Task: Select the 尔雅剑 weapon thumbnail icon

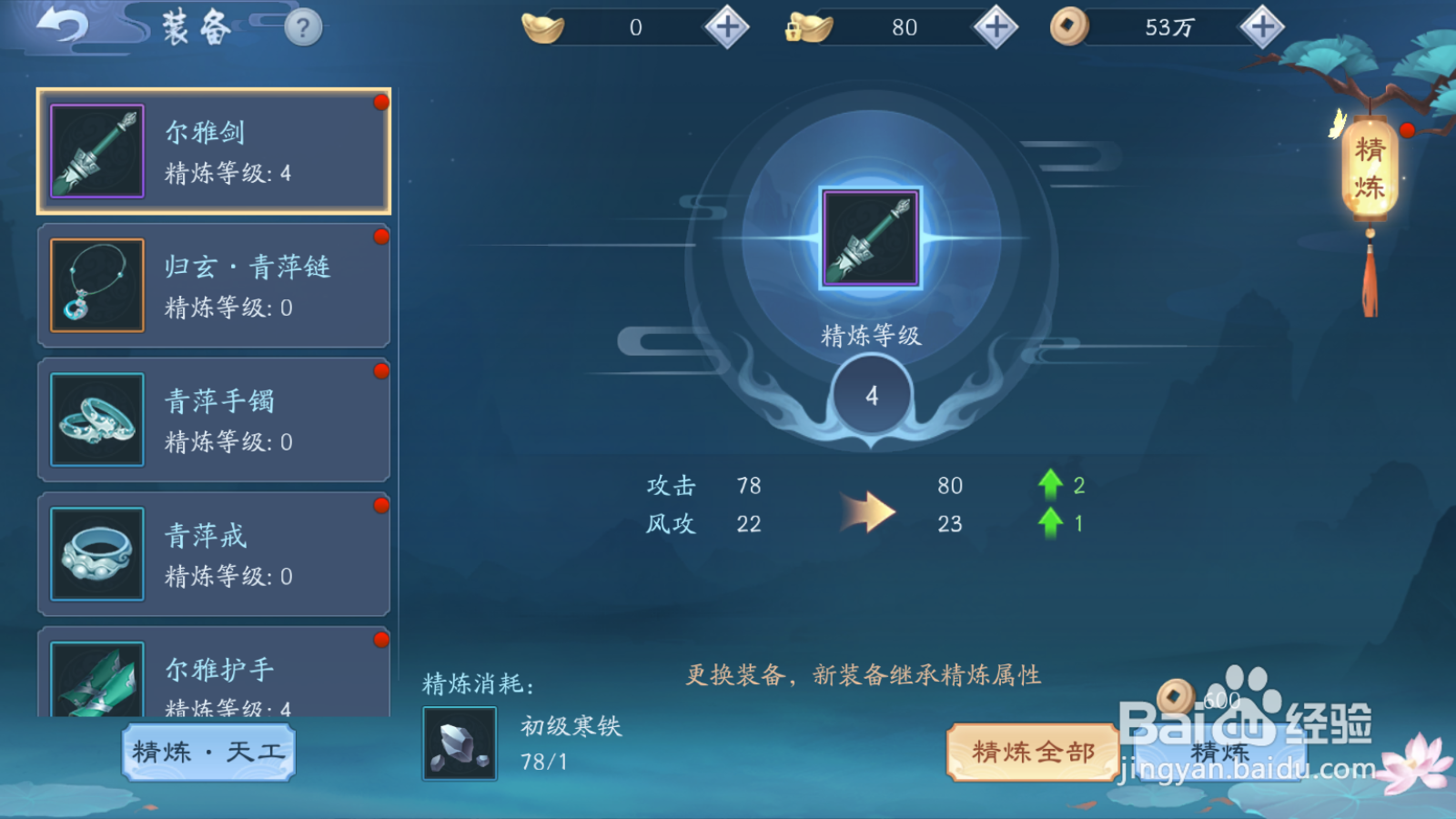Action: click(x=96, y=150)
